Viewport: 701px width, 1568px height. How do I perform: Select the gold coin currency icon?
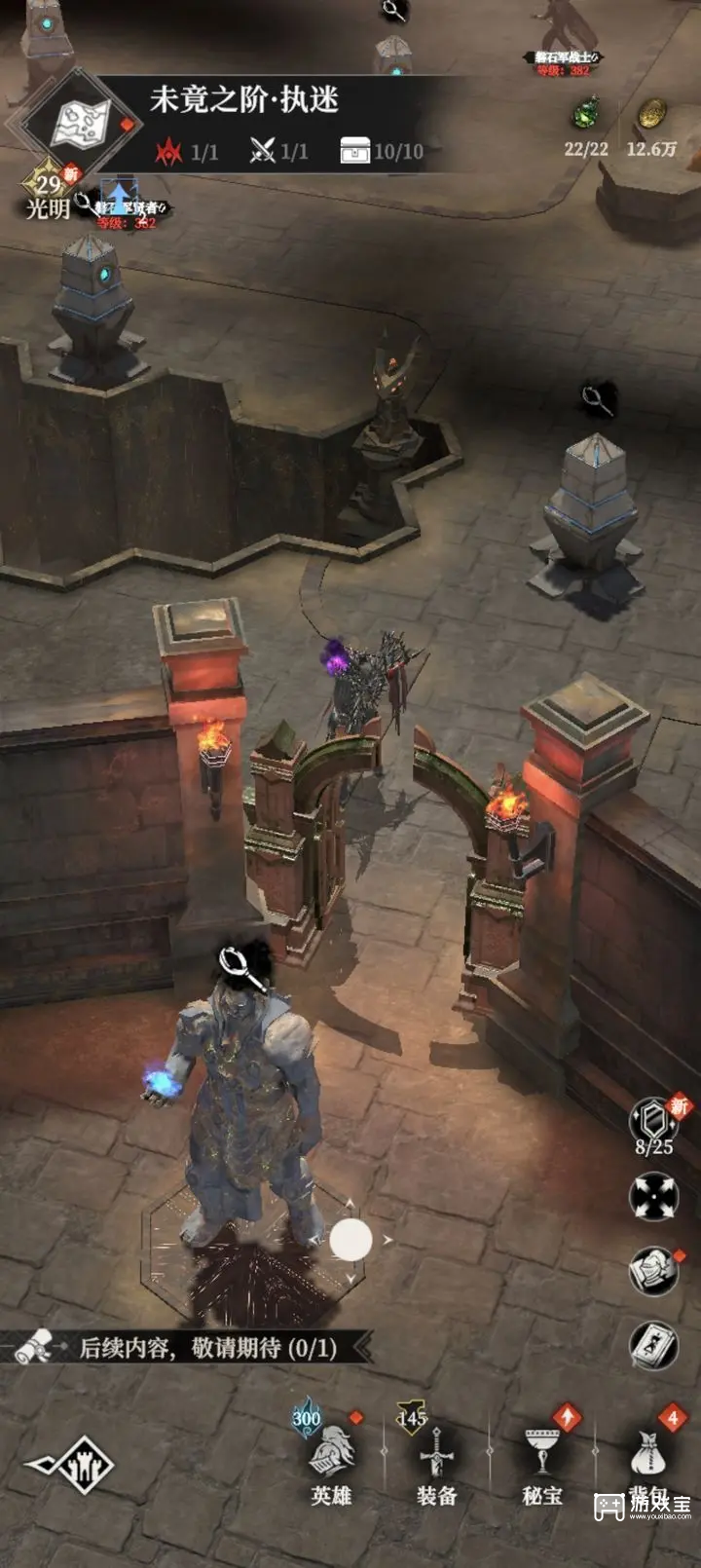point(651,114)
